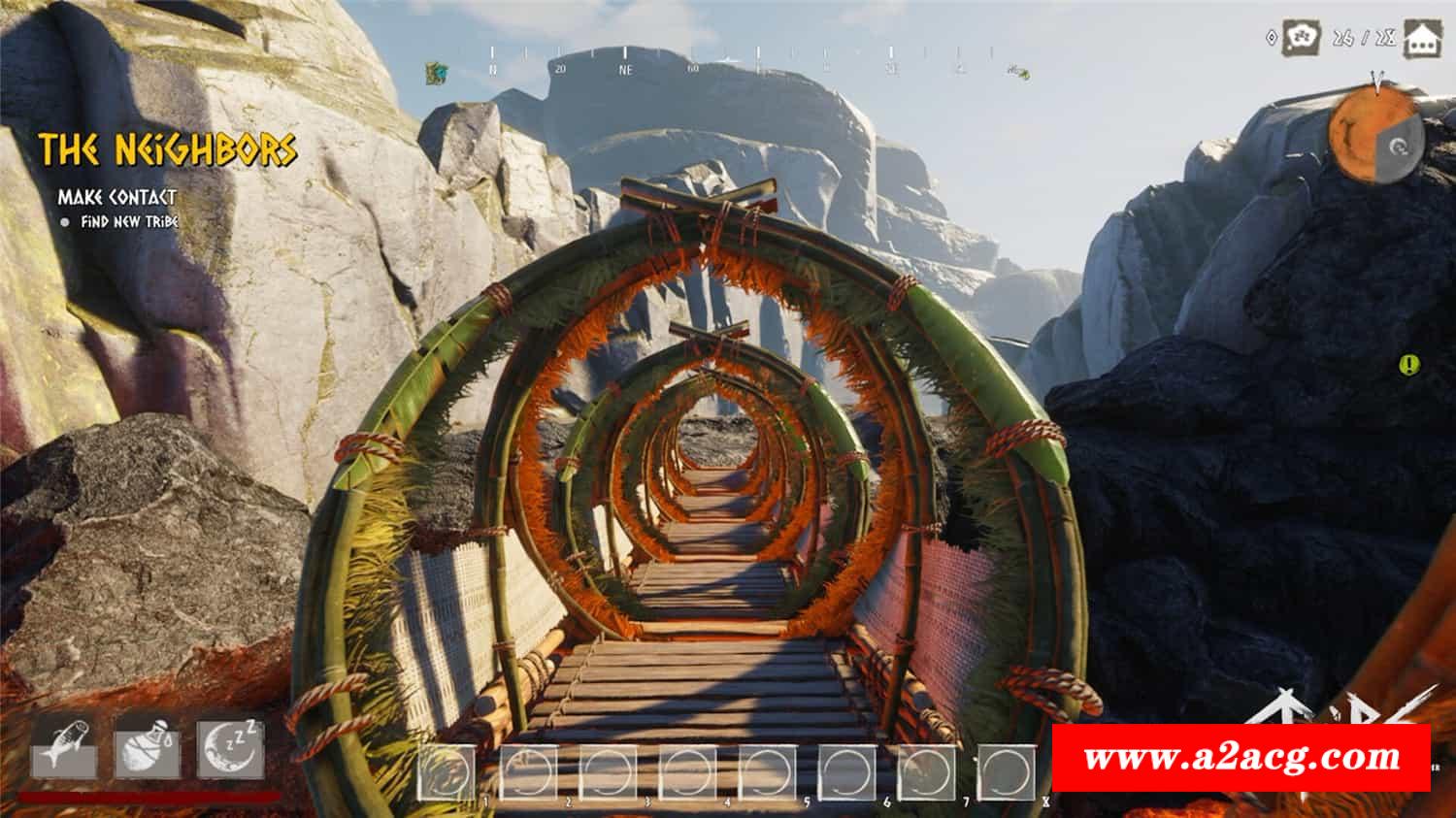Click the sleeping thought-bubble icon
Screen dimensions: 1456x818
click(x=1302, y=38)
